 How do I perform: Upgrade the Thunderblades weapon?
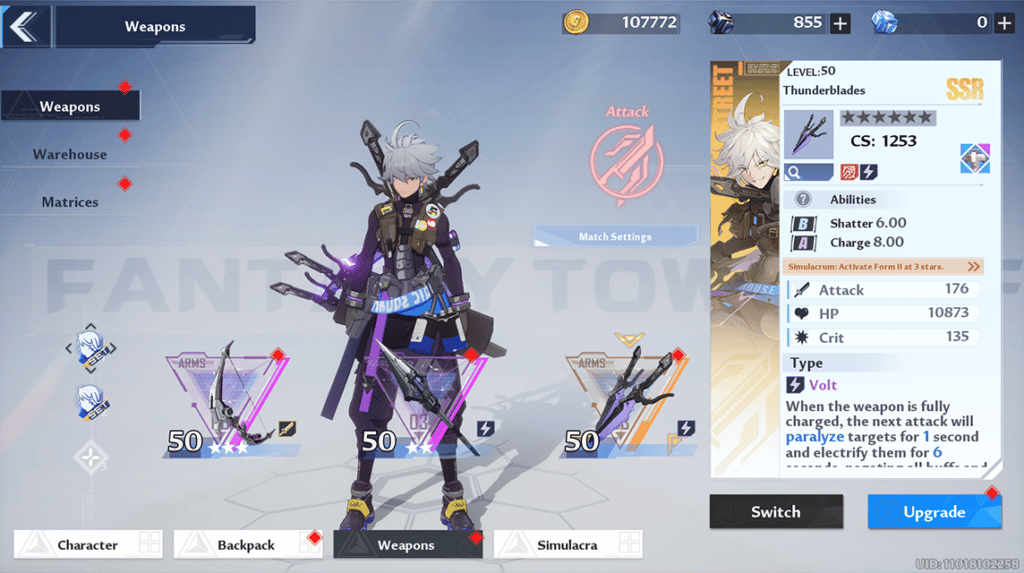point(934,512)
